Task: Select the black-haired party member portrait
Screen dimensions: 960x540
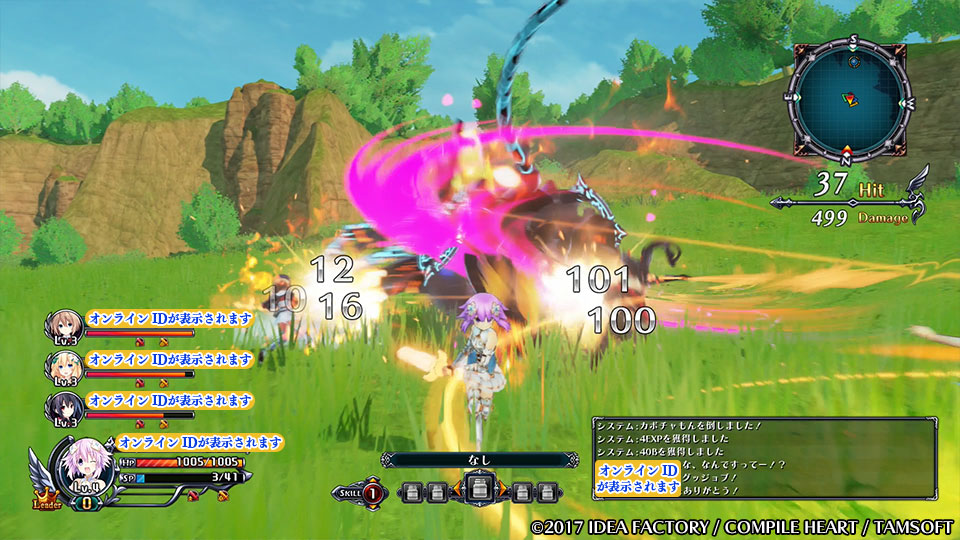Action: (63, 408)
